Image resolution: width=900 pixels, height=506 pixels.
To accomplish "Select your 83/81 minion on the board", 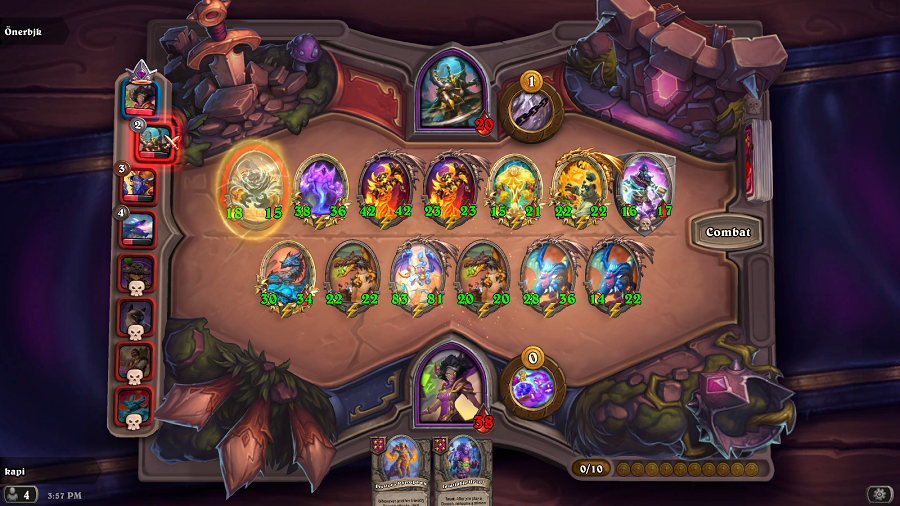I will point(416,274).
